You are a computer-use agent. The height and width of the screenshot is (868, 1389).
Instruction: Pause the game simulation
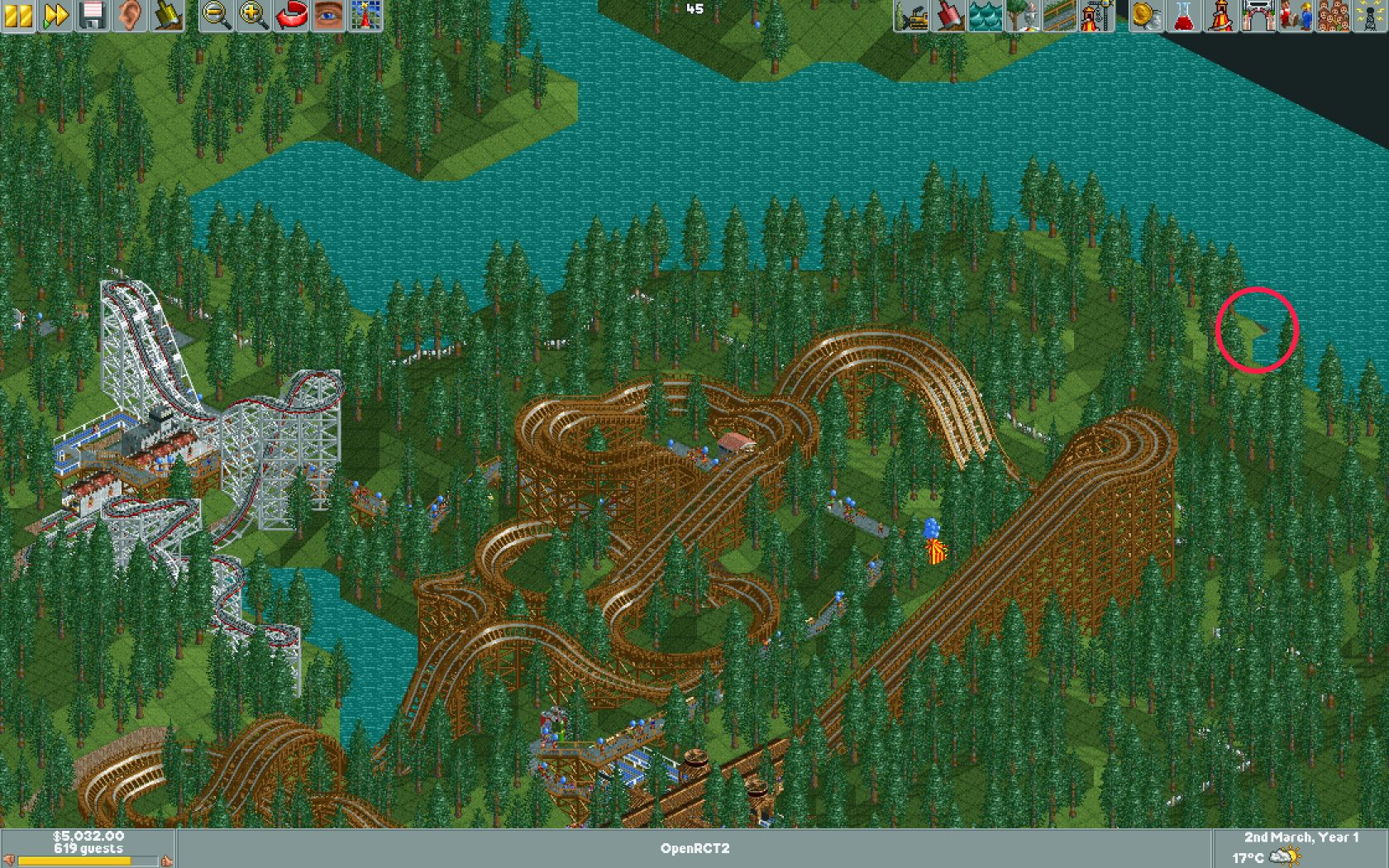point(17,14)
